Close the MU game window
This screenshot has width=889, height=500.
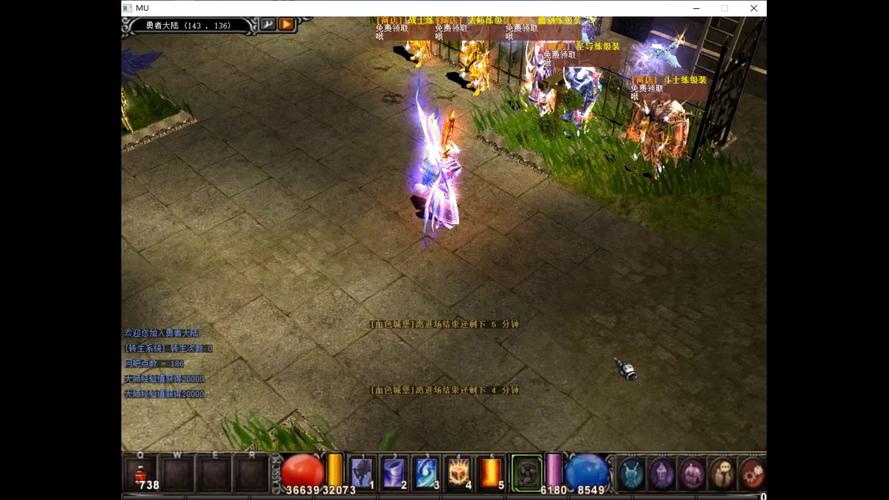pos(751,8)
